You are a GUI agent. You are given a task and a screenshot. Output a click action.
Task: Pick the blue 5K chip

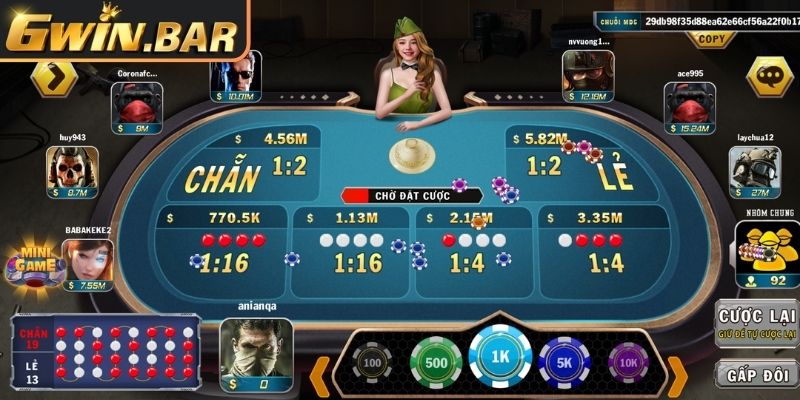click(x=564, y=362)
